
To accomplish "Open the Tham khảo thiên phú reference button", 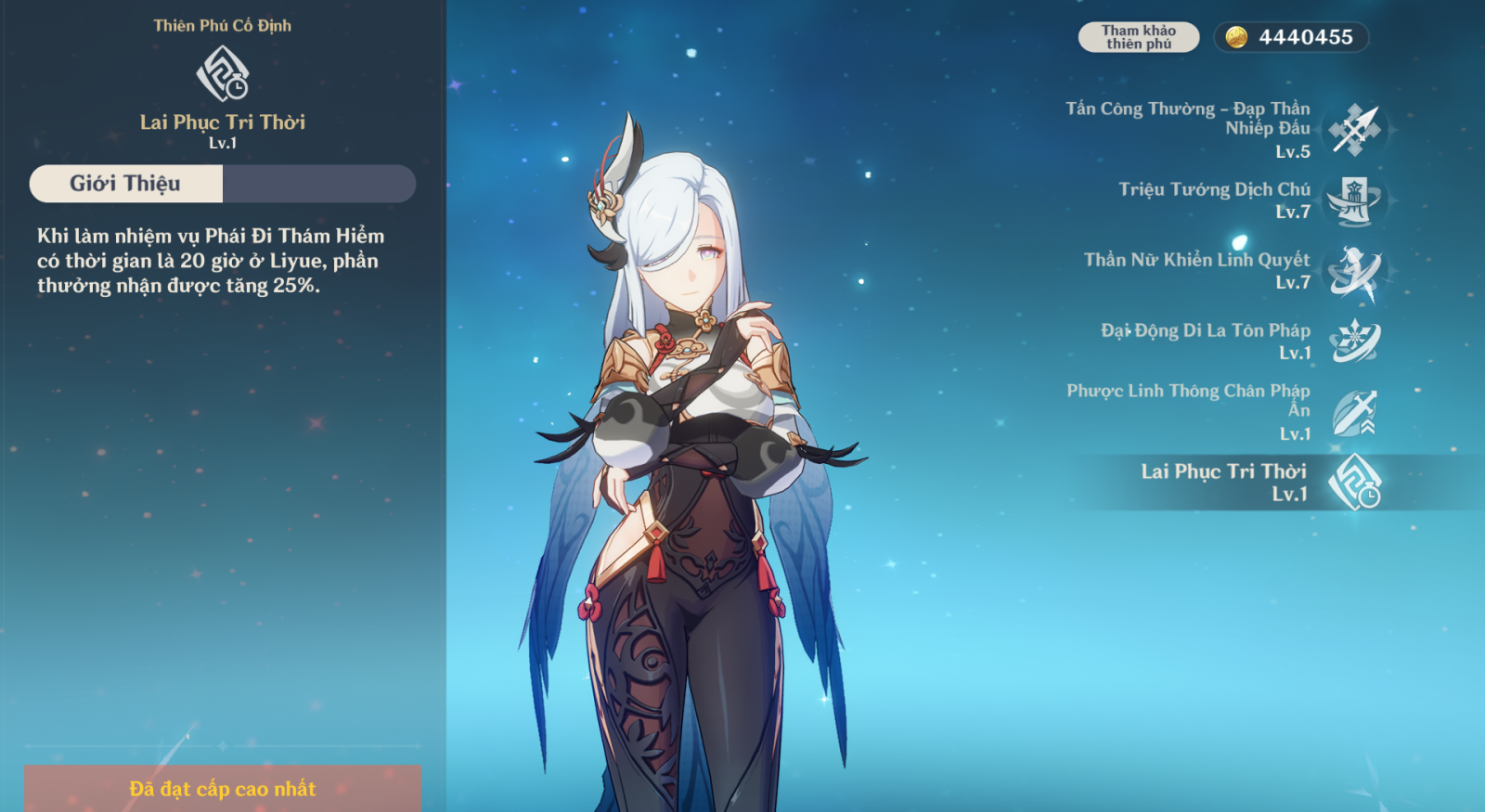I will [x=1138, y=37].
